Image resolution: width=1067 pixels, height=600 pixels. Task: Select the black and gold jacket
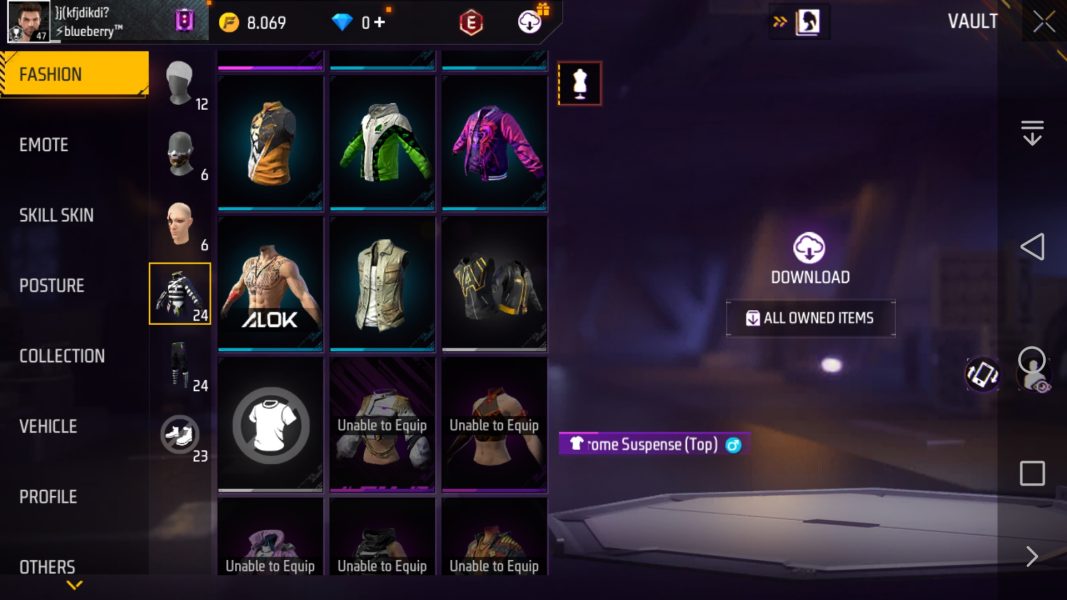pyautogui.click(x=495, y=283)
